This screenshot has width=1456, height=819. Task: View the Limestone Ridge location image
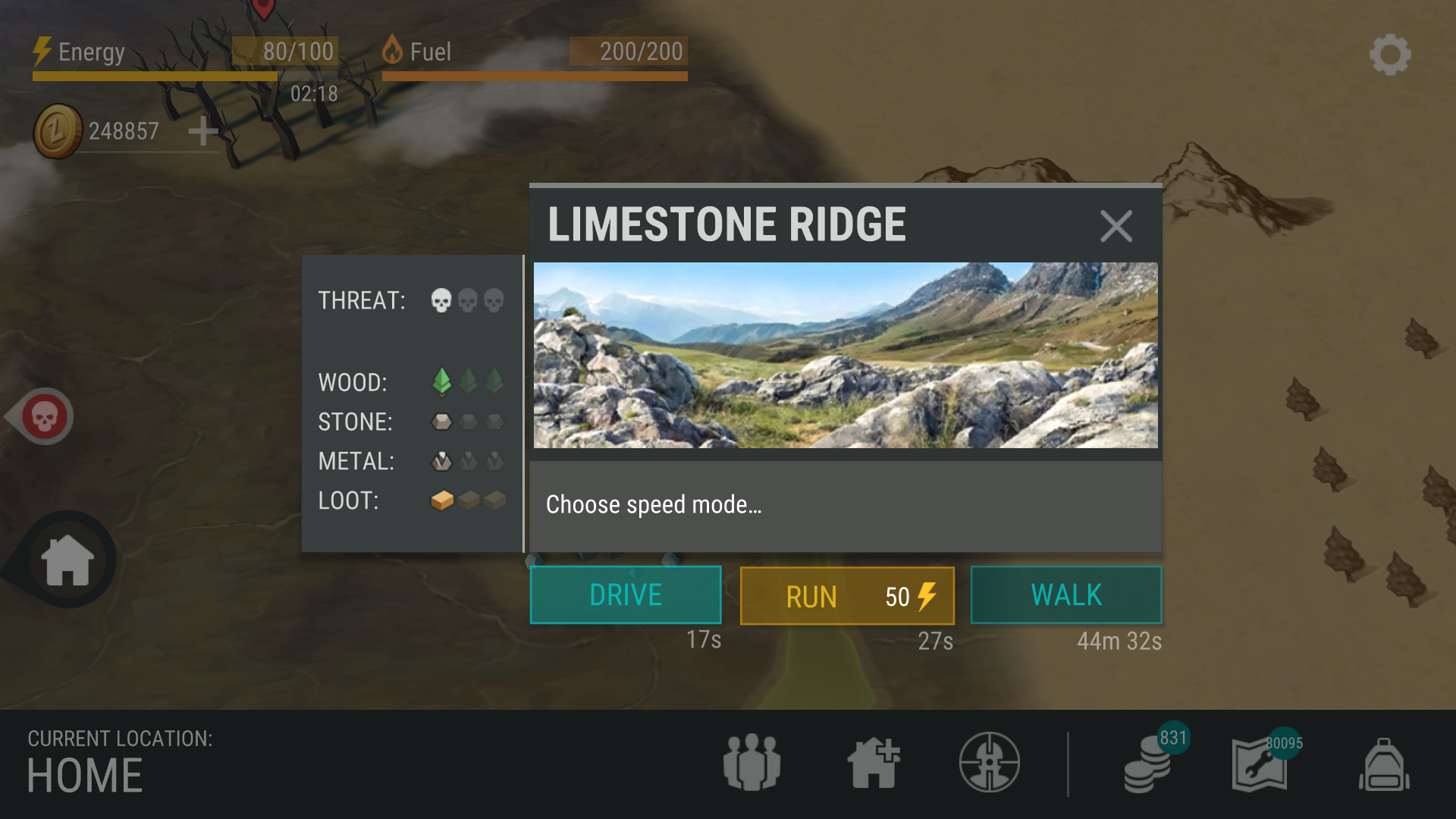pyautogui.click(x=846, y=355)
